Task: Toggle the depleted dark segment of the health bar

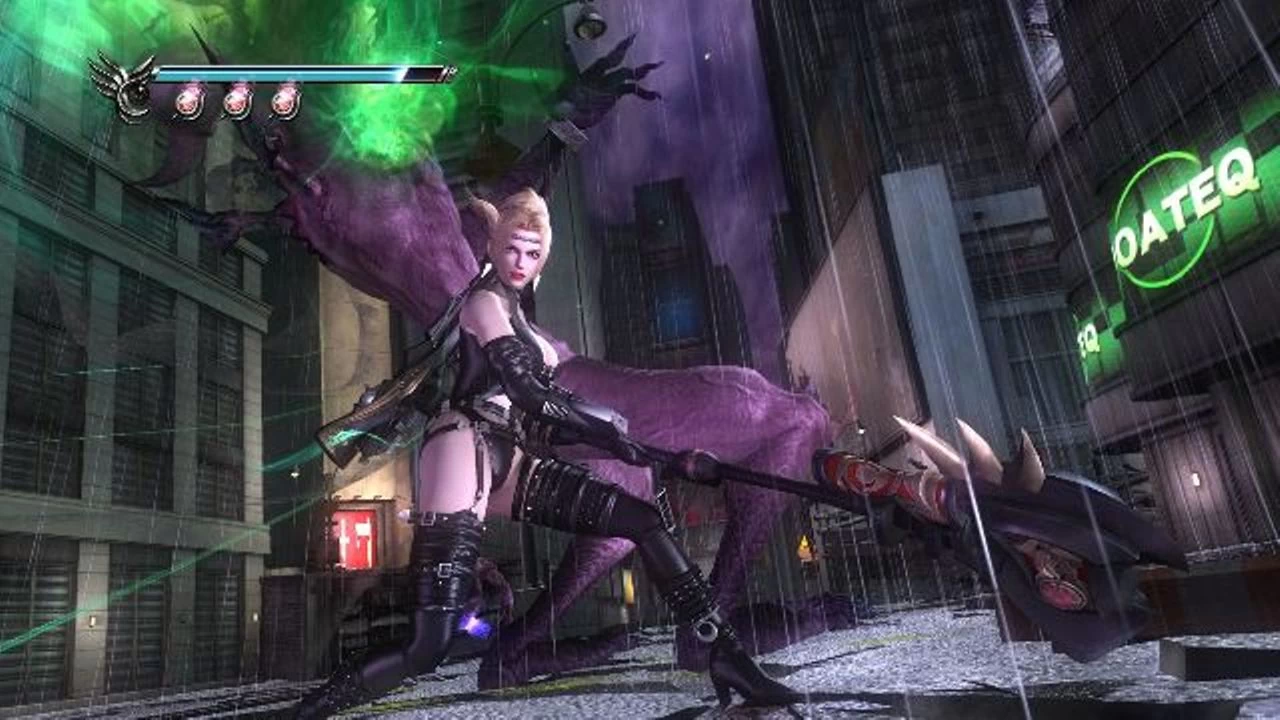Action: point(420,73)
